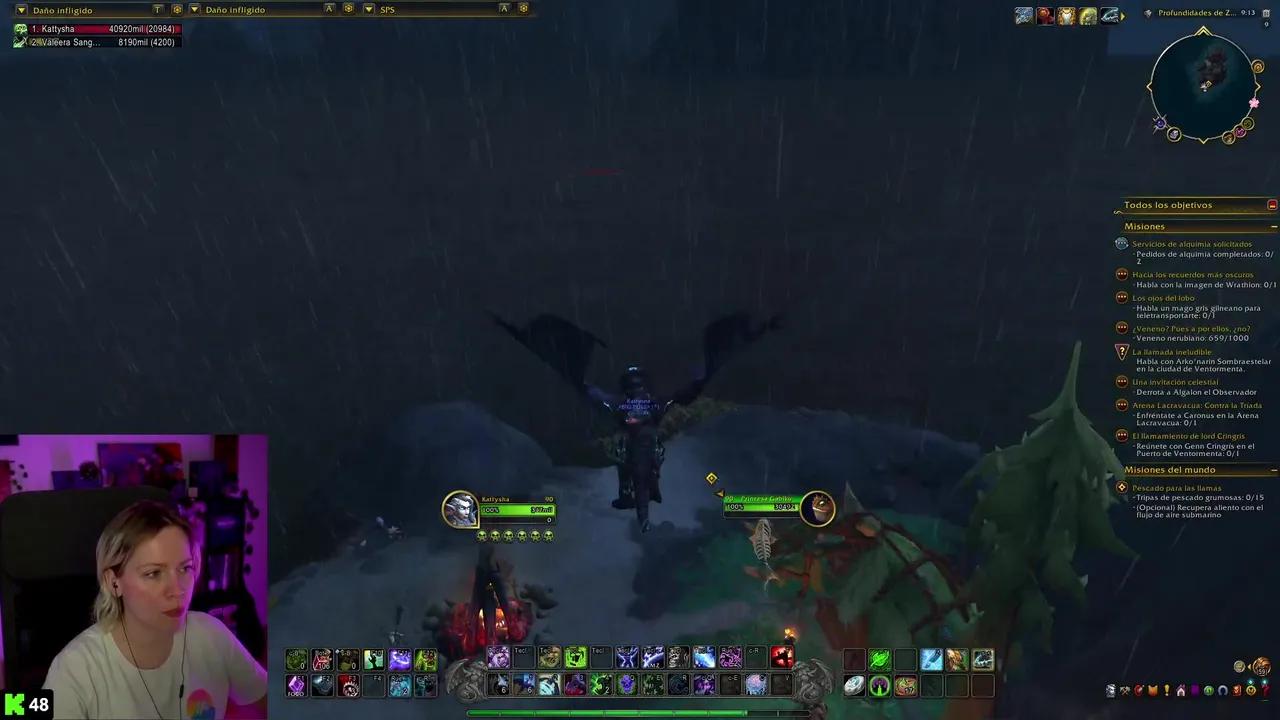This screenshot has height=720, width=1280.
Task: Open the green Adventure Guide micro menu icon
Action: pos(1208,689)
